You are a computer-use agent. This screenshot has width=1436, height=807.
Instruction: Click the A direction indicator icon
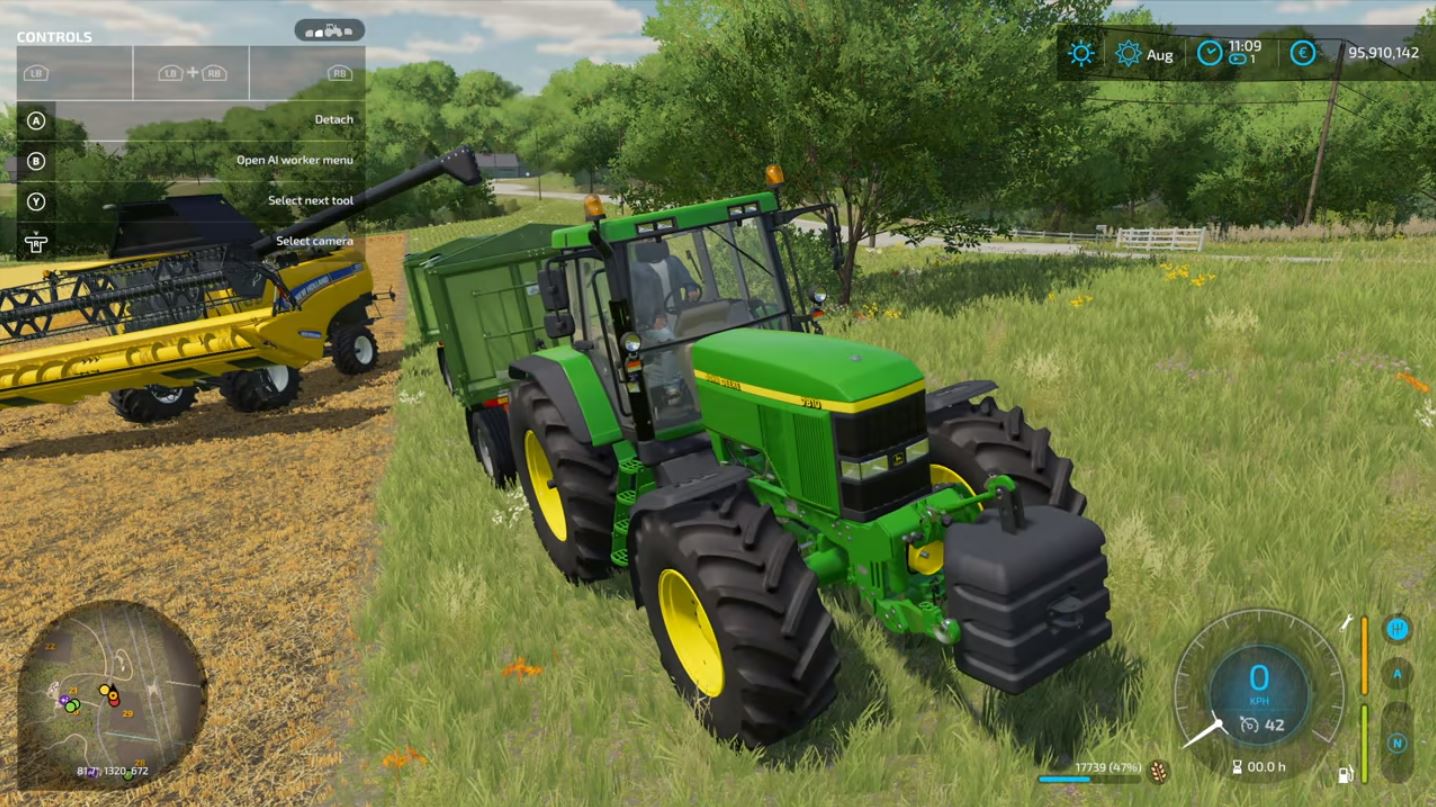click(1397, 674)
